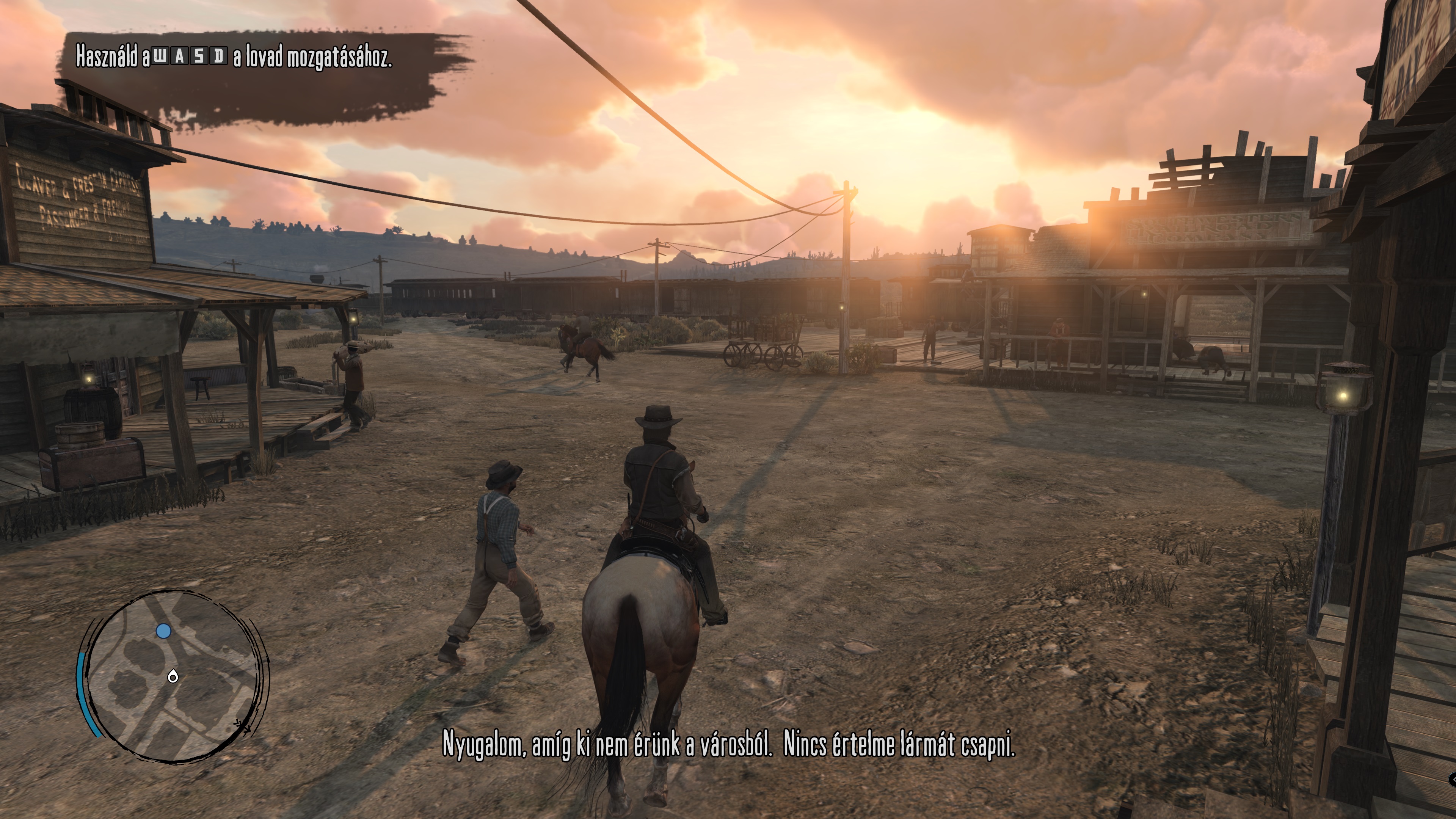The width and height of the screenshot is (1456, 819).
Task: Select the blue waypoint marker on minimap
Action: pos(163,631)
